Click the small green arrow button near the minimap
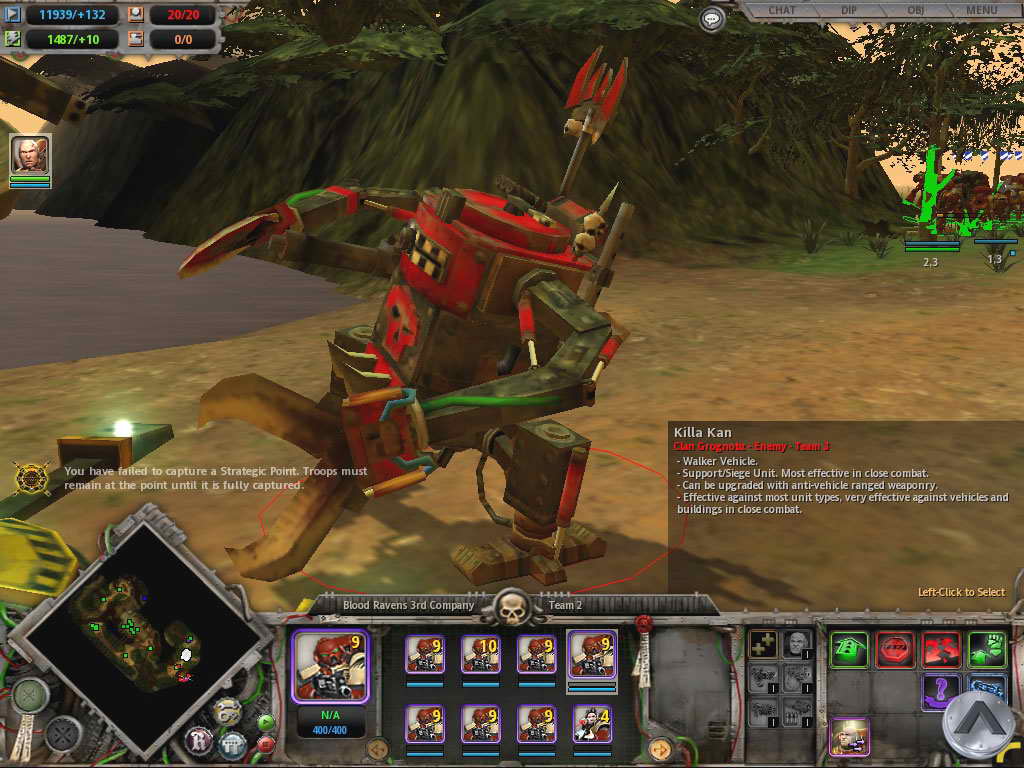Image resolution: width=1024 pixels, height=768 pixels. [x=265, y=721]
